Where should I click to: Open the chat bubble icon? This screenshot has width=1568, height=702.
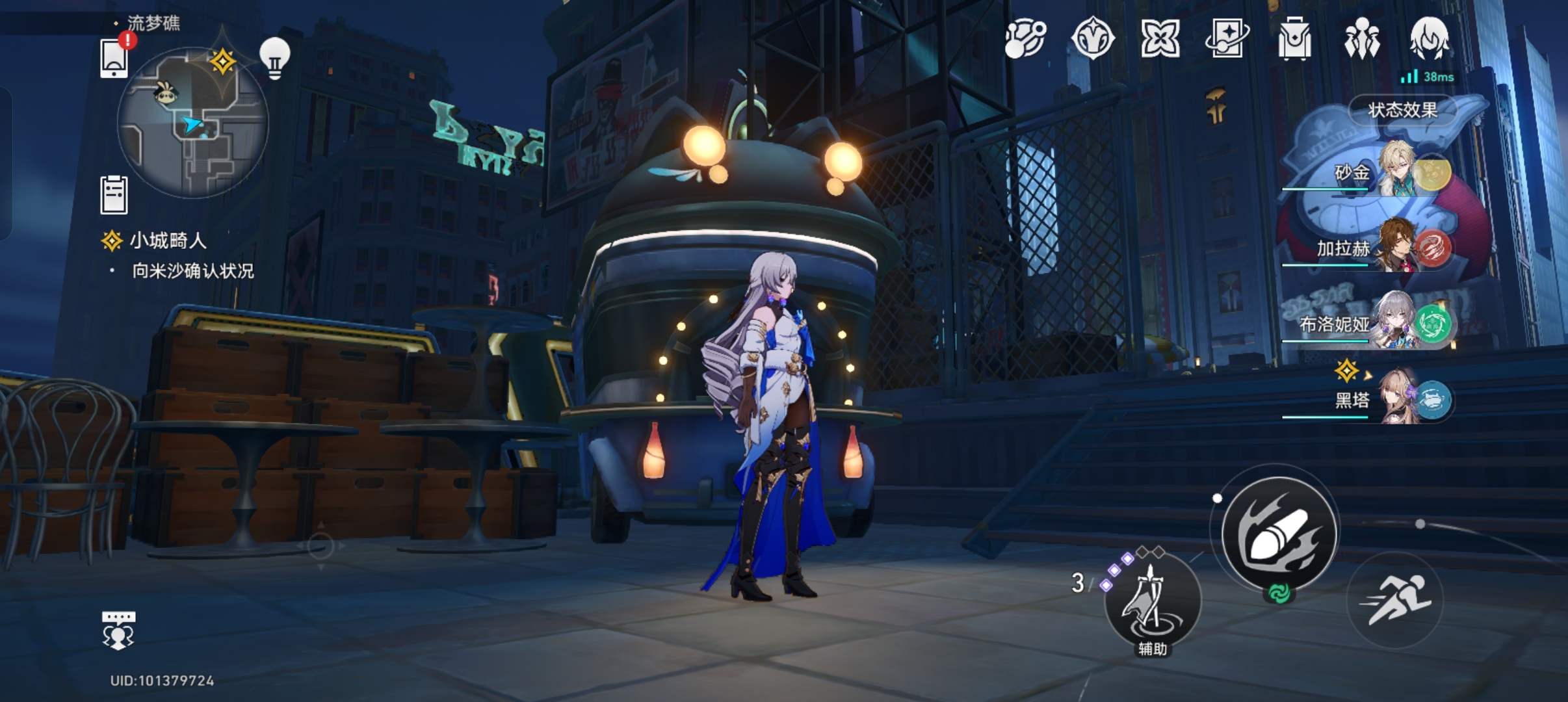pos(118,630)
